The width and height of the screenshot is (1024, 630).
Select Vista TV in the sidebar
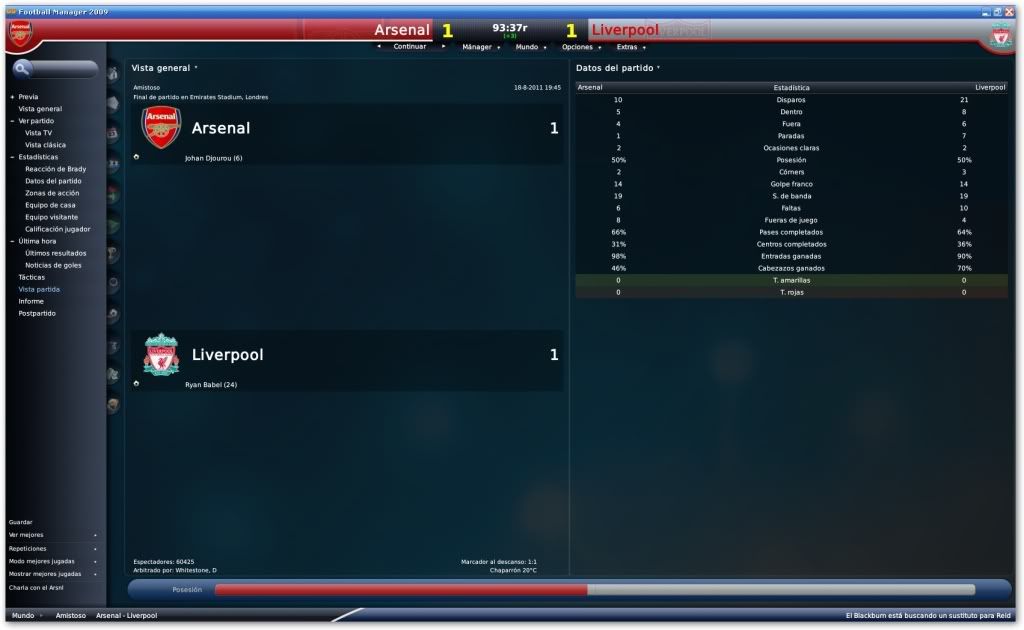(x=39, y=133)
